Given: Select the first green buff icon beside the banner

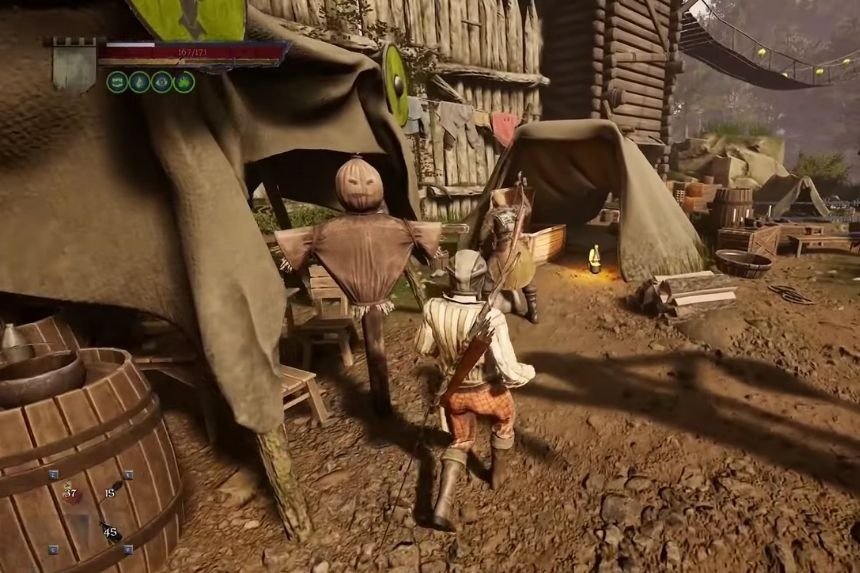Looking at the screenshot, I should pyautogui.click(x=117, y=82).
